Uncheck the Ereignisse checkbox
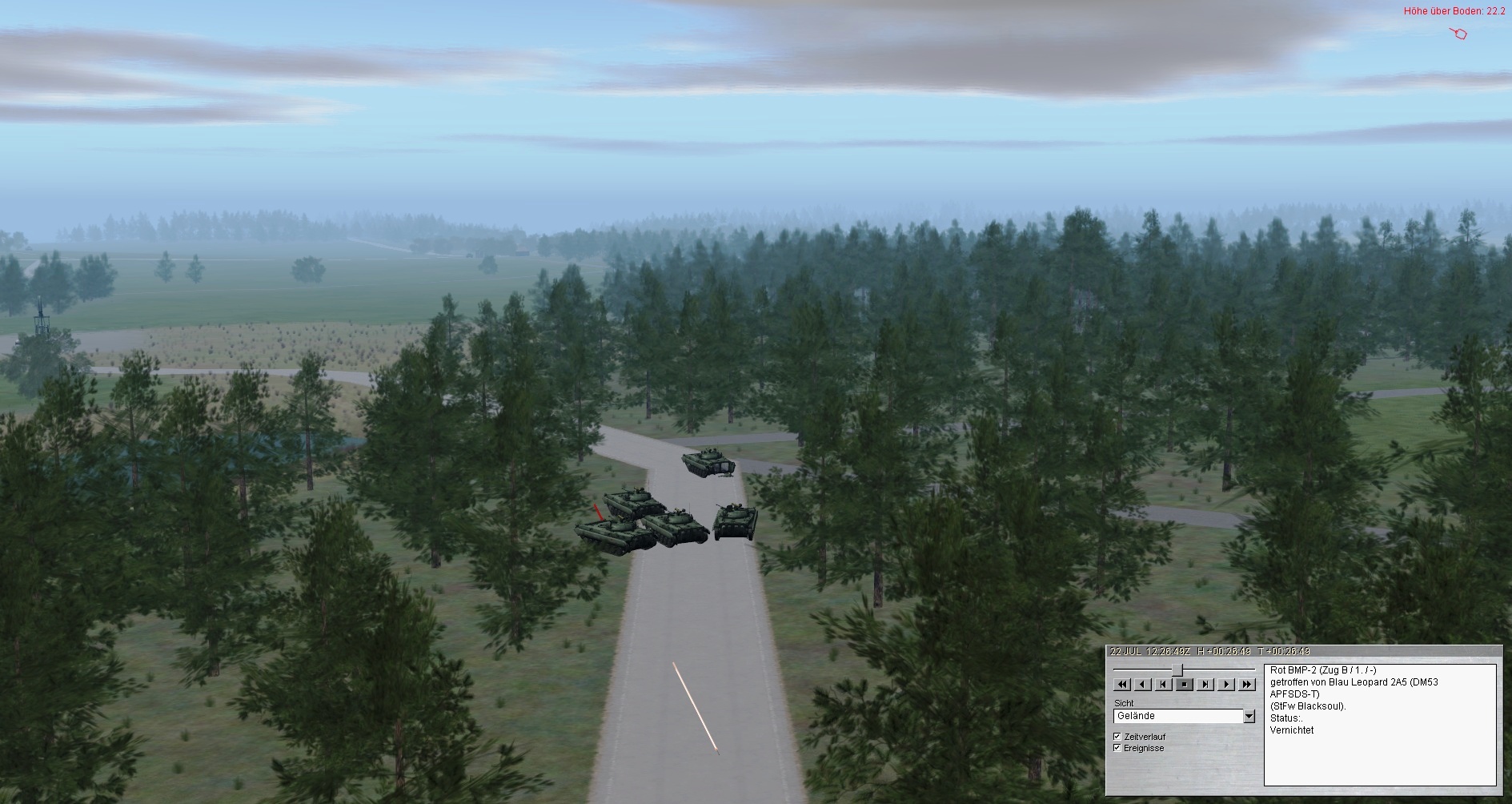This screenshot has width=1512, height=804. pyautogui.click(x=1117, y=748)
